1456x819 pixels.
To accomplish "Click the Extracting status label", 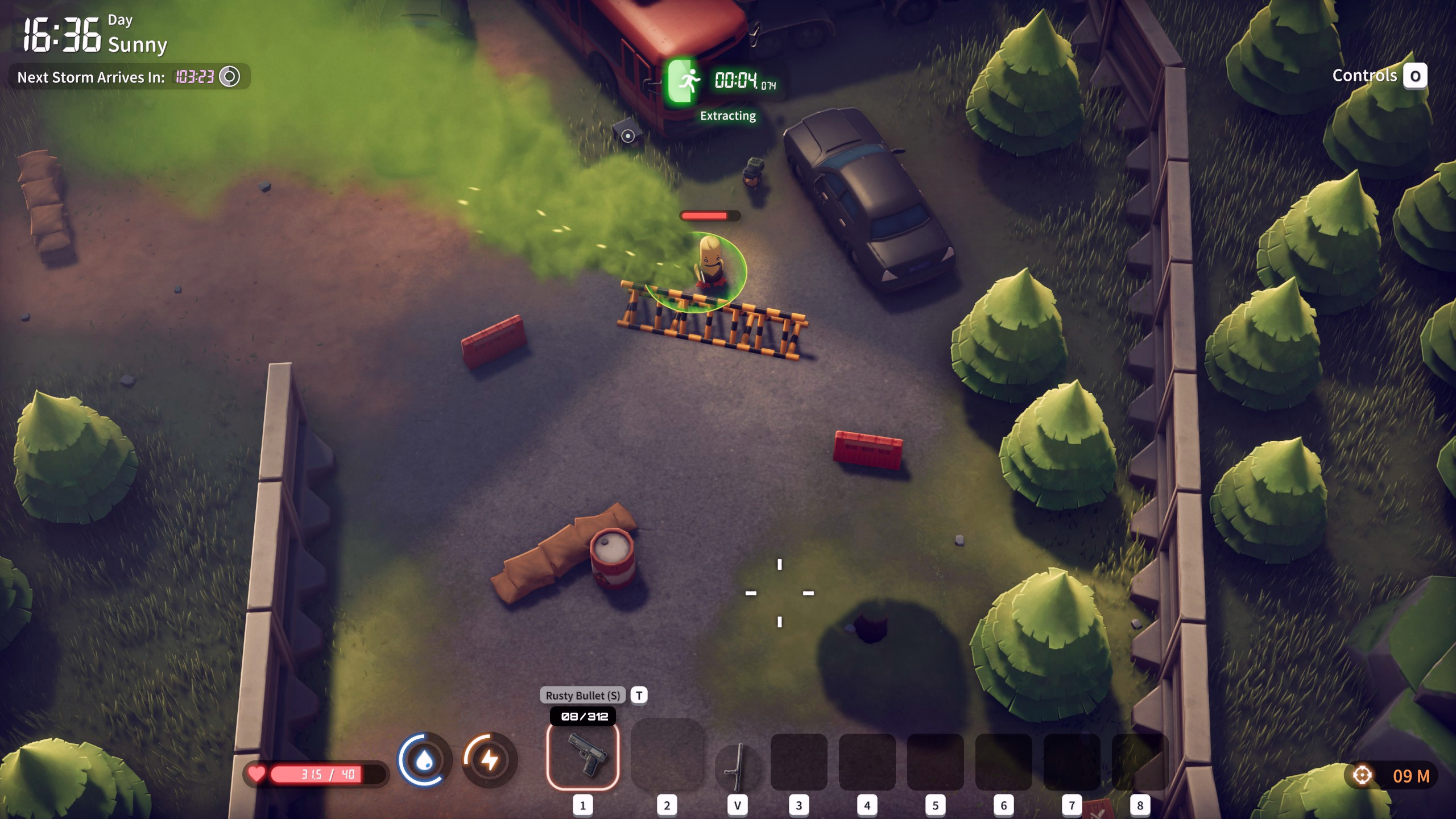I will (729, 116).
